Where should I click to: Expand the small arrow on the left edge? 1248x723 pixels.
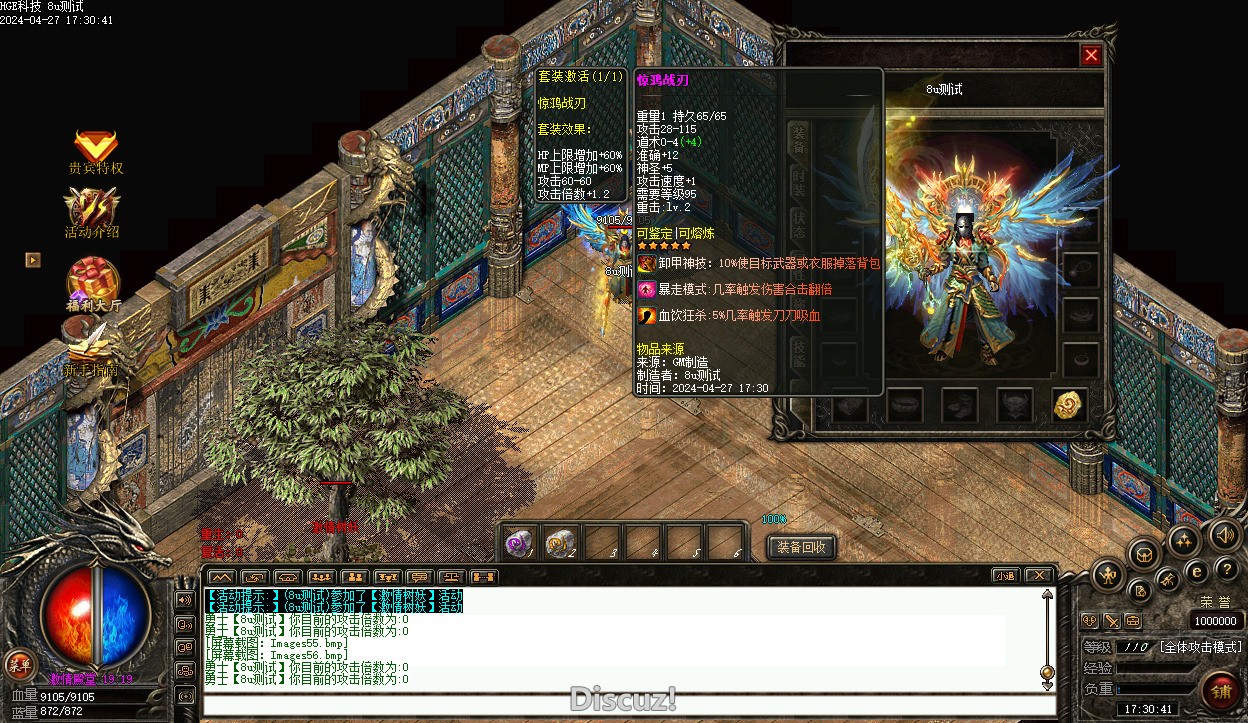(33, 260)
